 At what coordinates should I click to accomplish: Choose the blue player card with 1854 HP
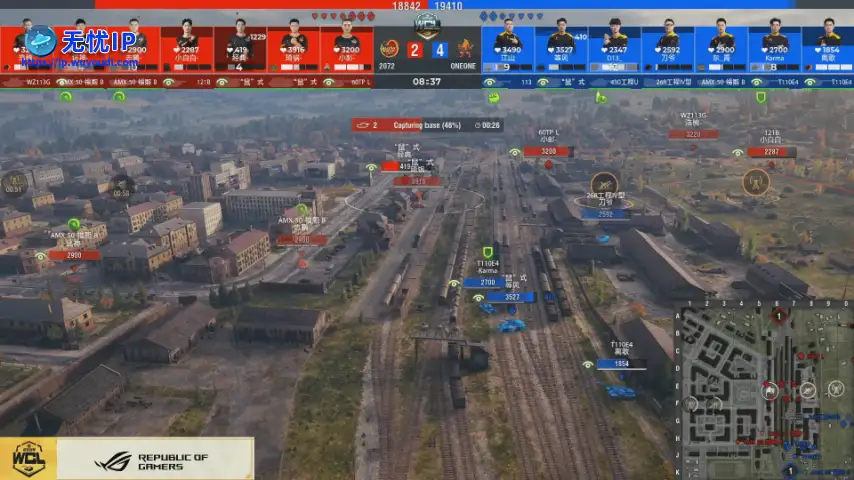(x=828, y=45)
